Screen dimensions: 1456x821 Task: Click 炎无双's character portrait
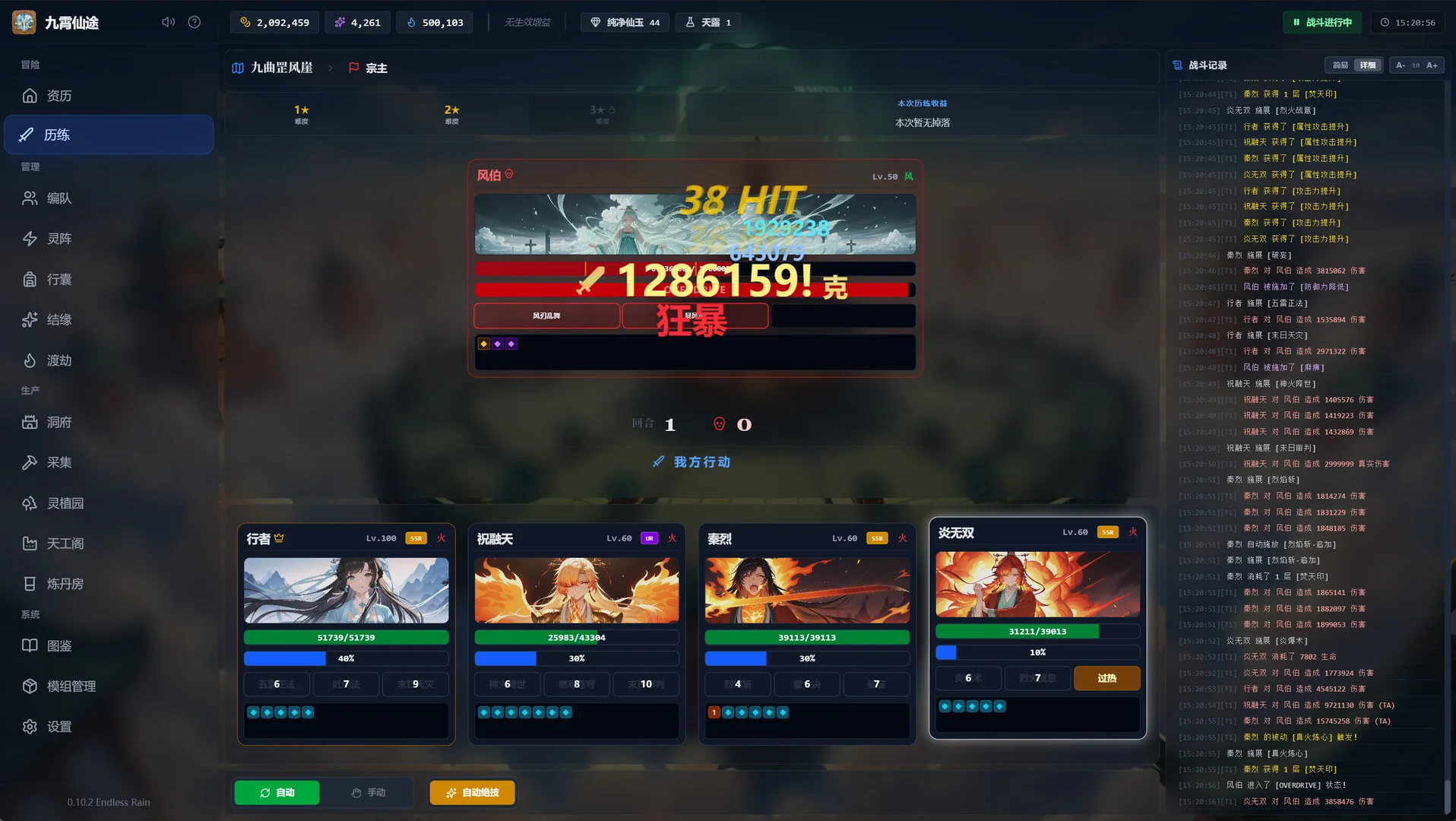(x=1037, y=583)
